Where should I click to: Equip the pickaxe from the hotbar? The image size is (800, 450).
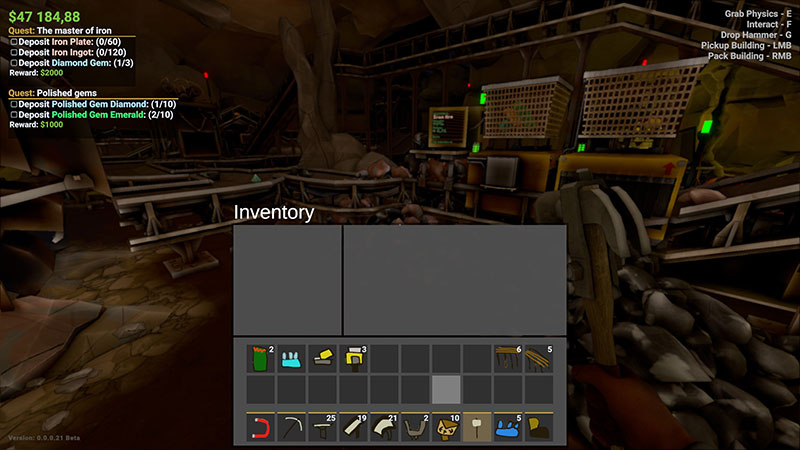pos(292,427)
